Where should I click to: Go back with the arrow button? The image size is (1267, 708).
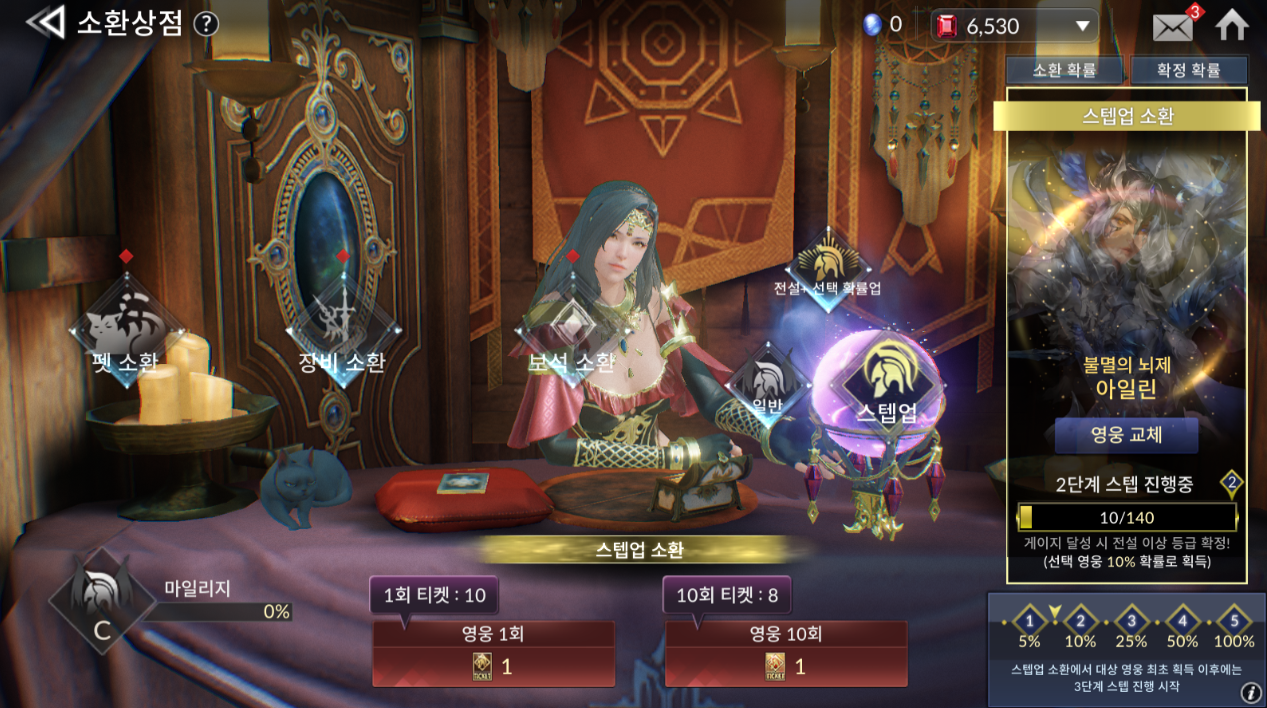tap(45, 23)
